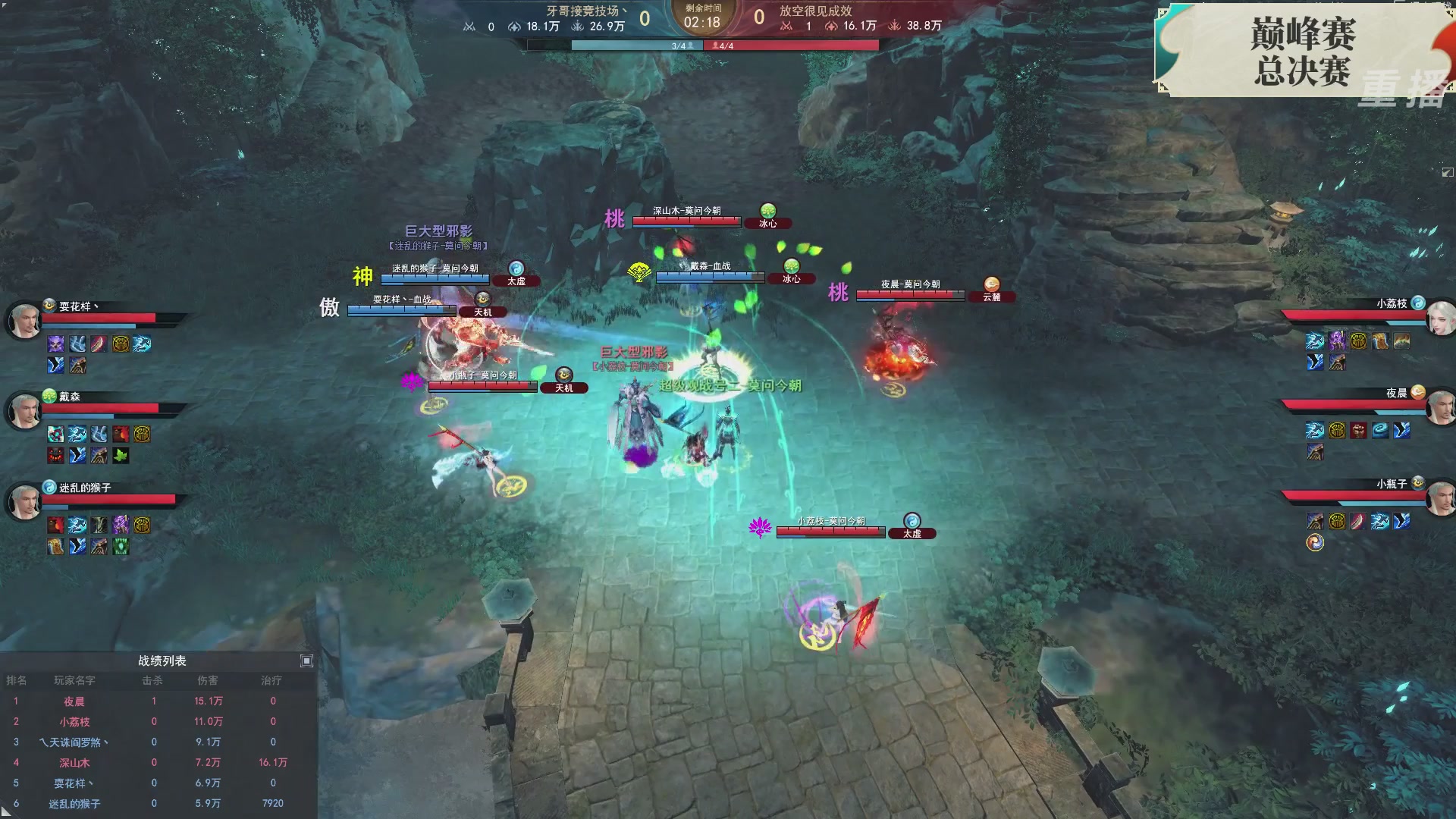Click 深山木-莫问今朝's overhead health bar
Screen dimensions: 1456x819
point(686,222)
